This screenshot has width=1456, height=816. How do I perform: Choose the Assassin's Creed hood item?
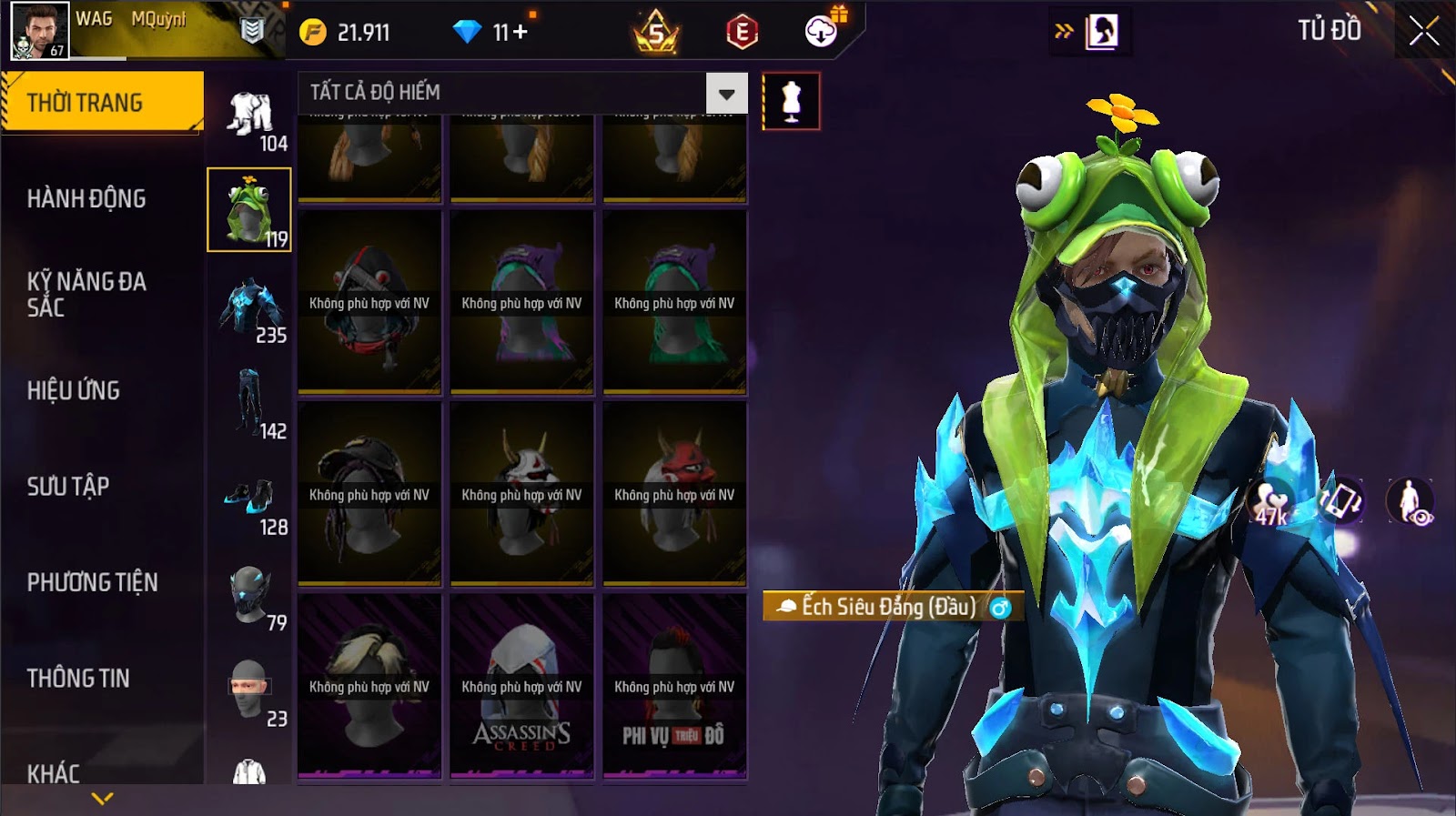521,687
